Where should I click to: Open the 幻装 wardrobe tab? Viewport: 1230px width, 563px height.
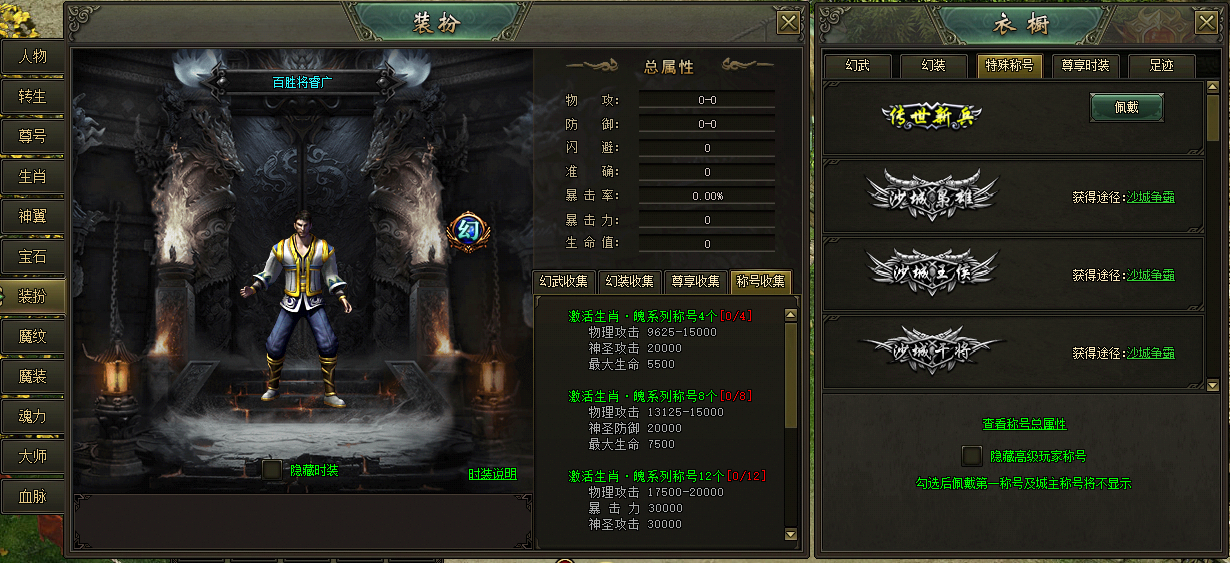(933, 66)
